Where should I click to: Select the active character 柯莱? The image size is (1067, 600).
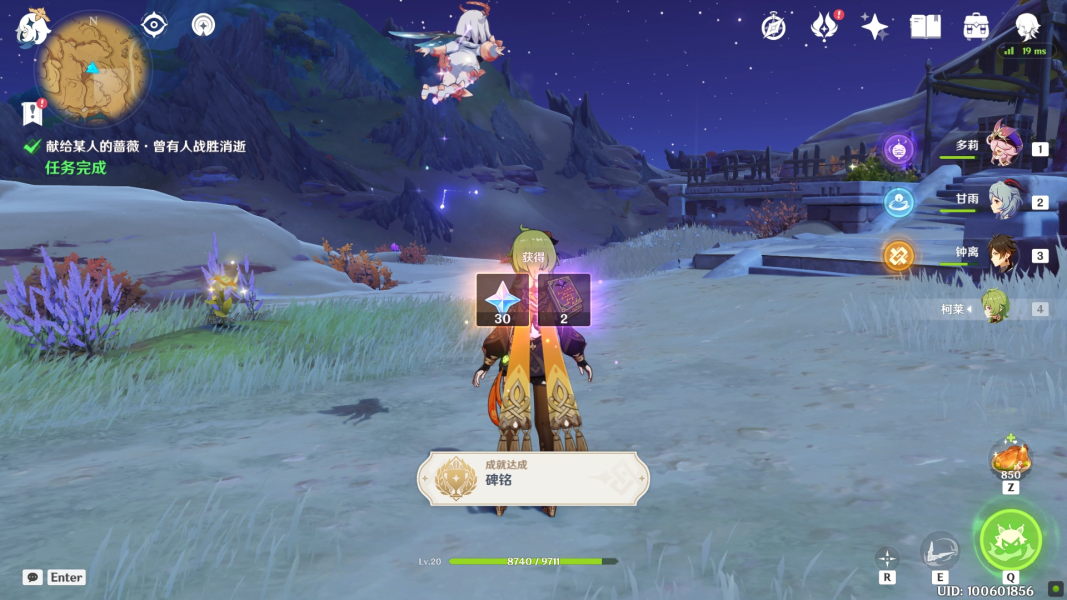pos(993,308)
